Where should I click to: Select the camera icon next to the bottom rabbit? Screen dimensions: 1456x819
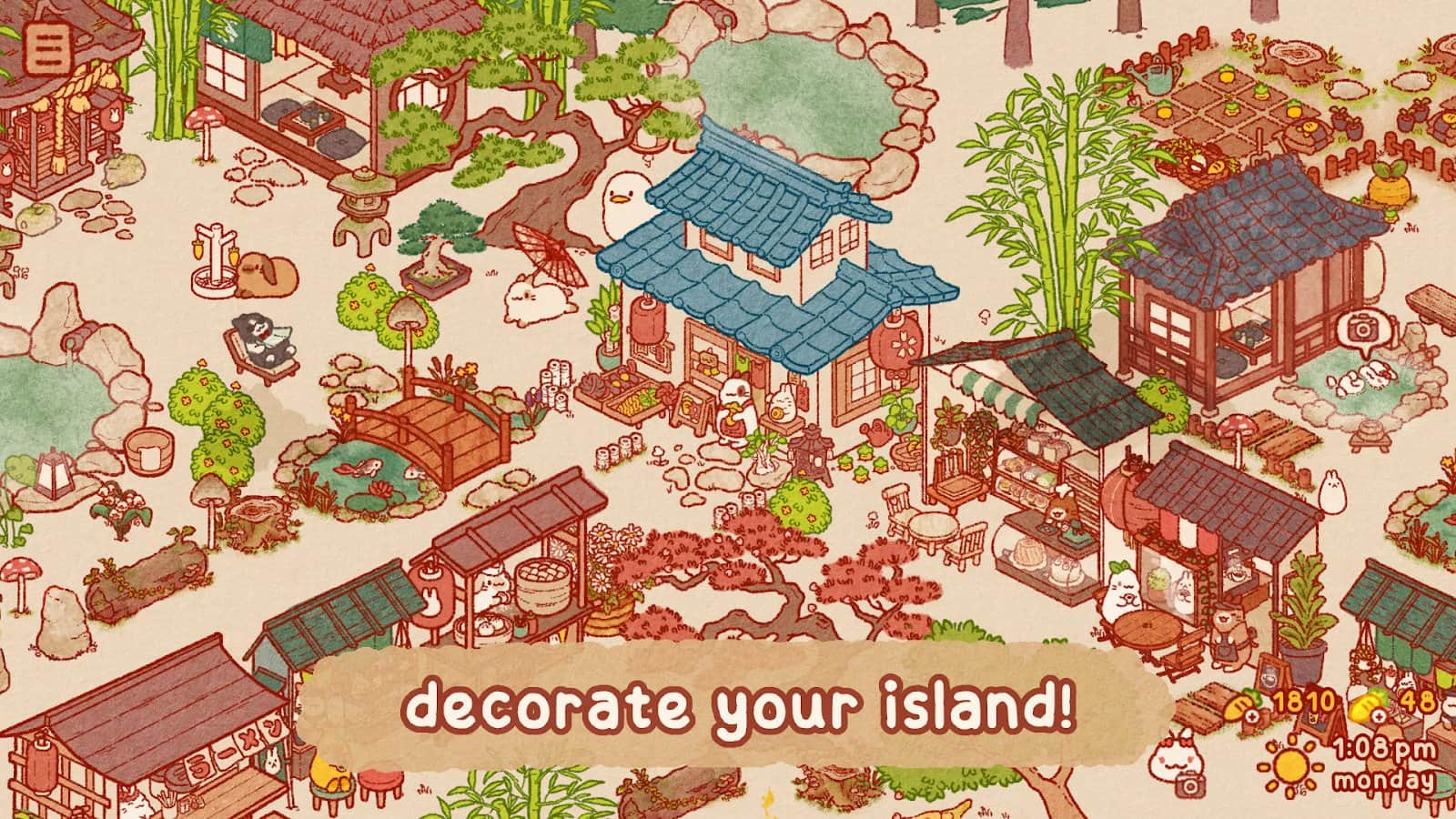(1190, 784)
